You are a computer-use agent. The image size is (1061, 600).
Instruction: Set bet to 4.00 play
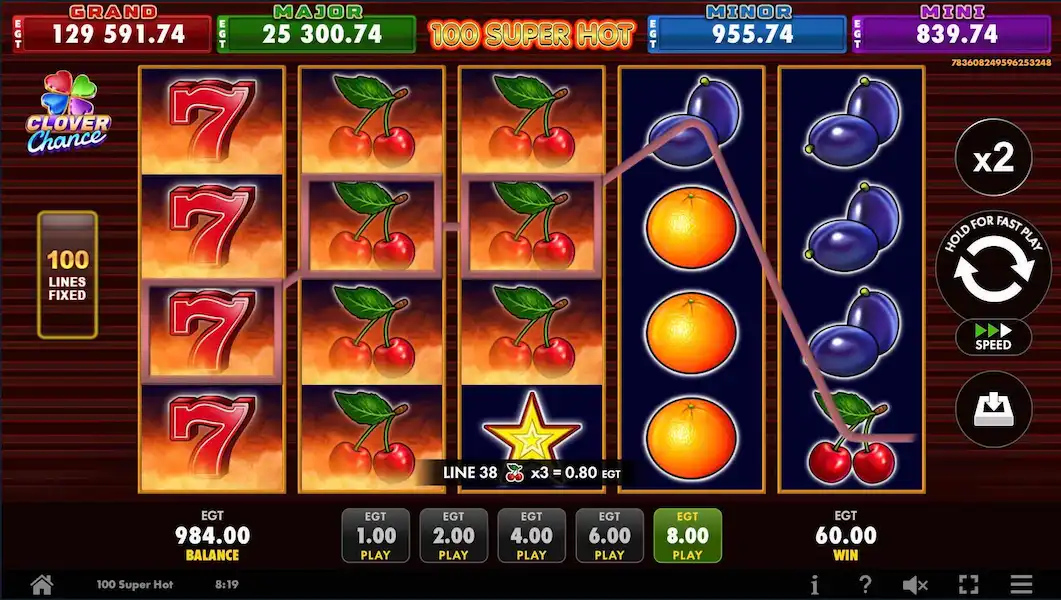coord(531,535)
